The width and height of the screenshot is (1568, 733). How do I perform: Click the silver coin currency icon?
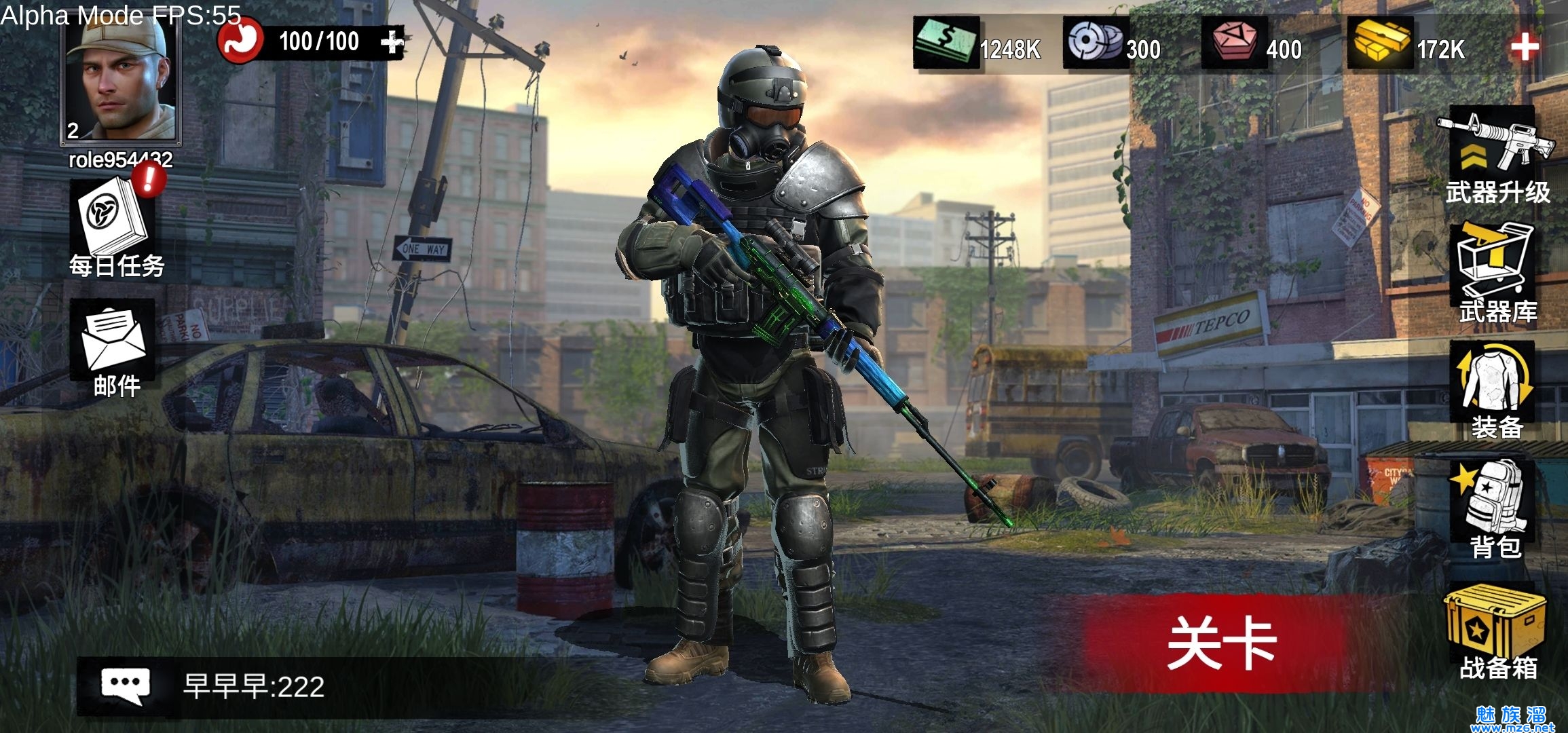tap(1096, 43)
